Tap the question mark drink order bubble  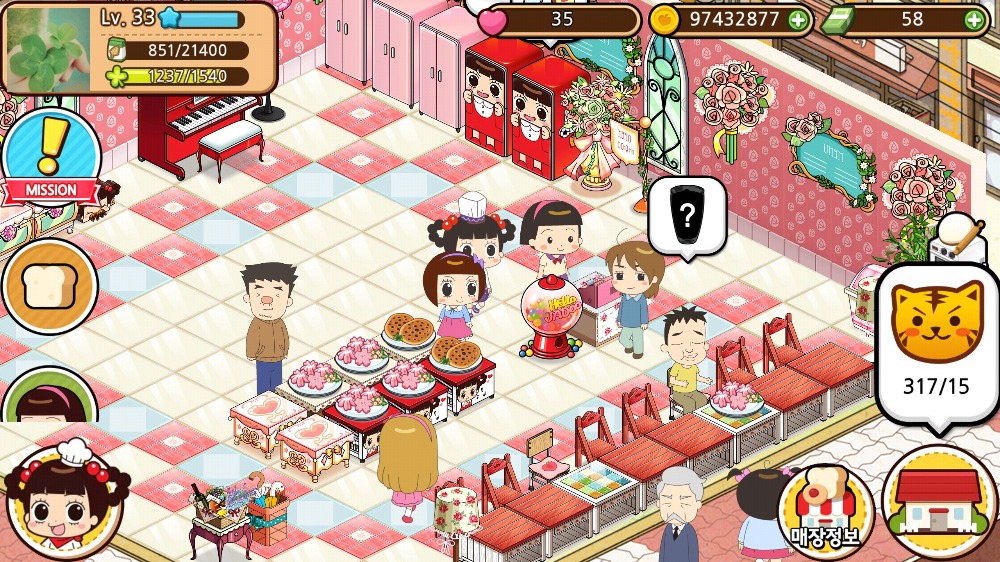(686, 214)
